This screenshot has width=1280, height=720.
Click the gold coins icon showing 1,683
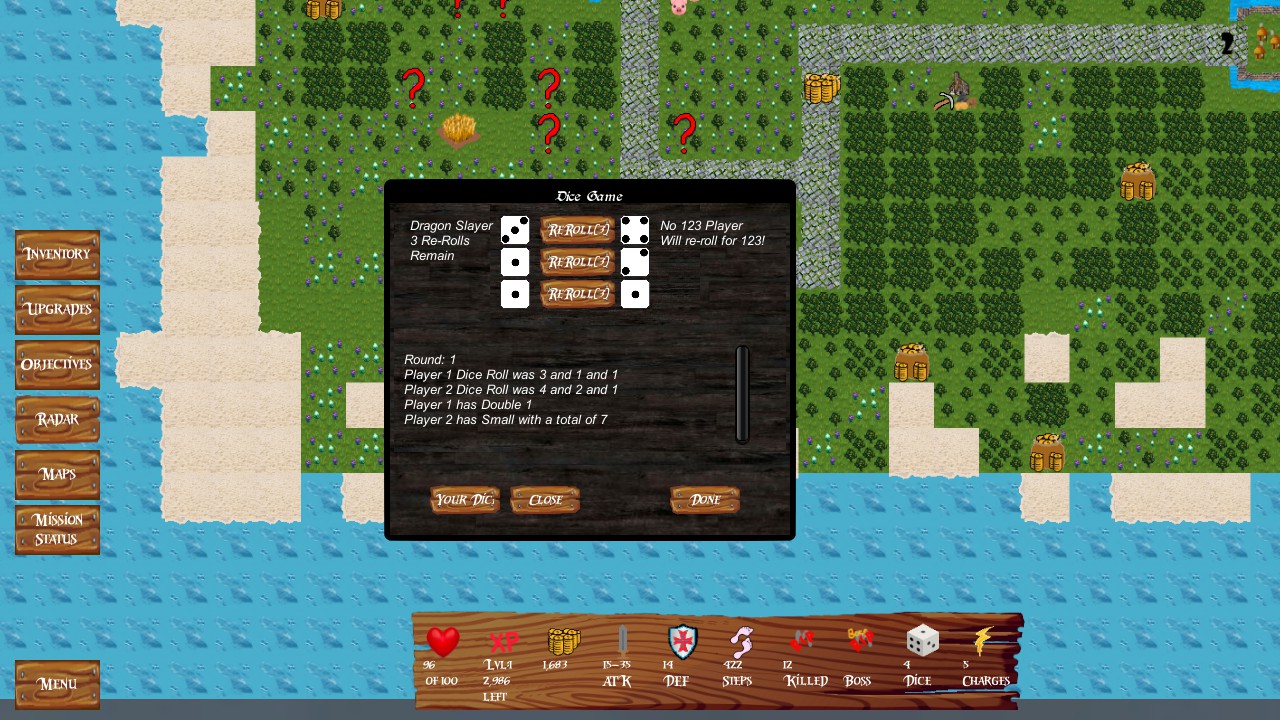pos(561,641)
